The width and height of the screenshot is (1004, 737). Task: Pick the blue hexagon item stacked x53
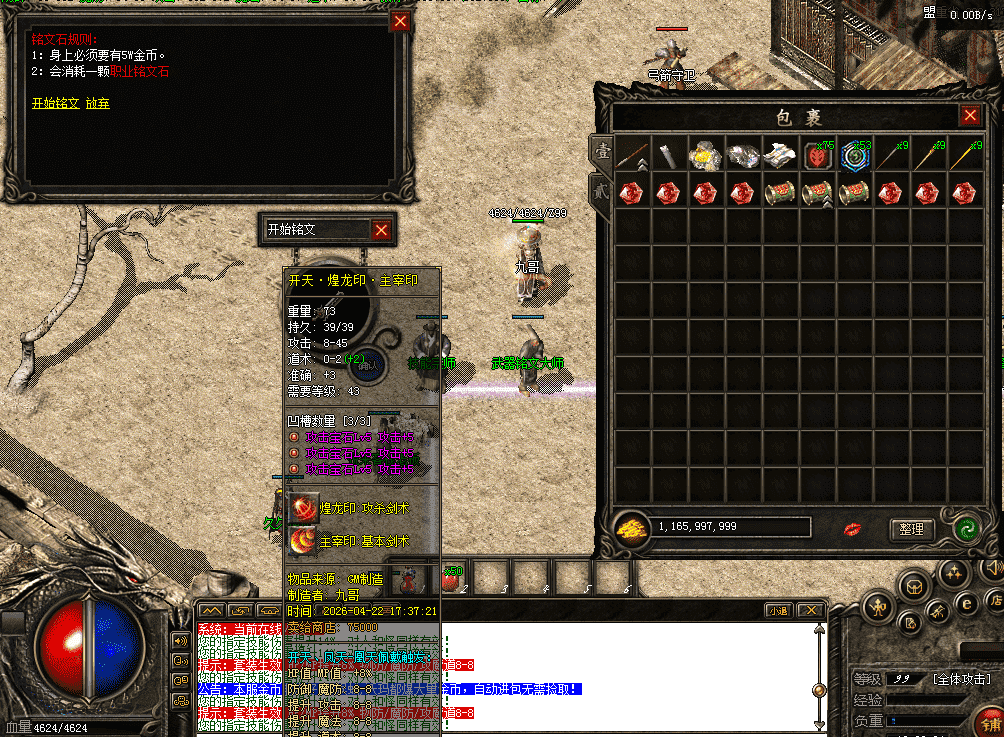point(854,155)
